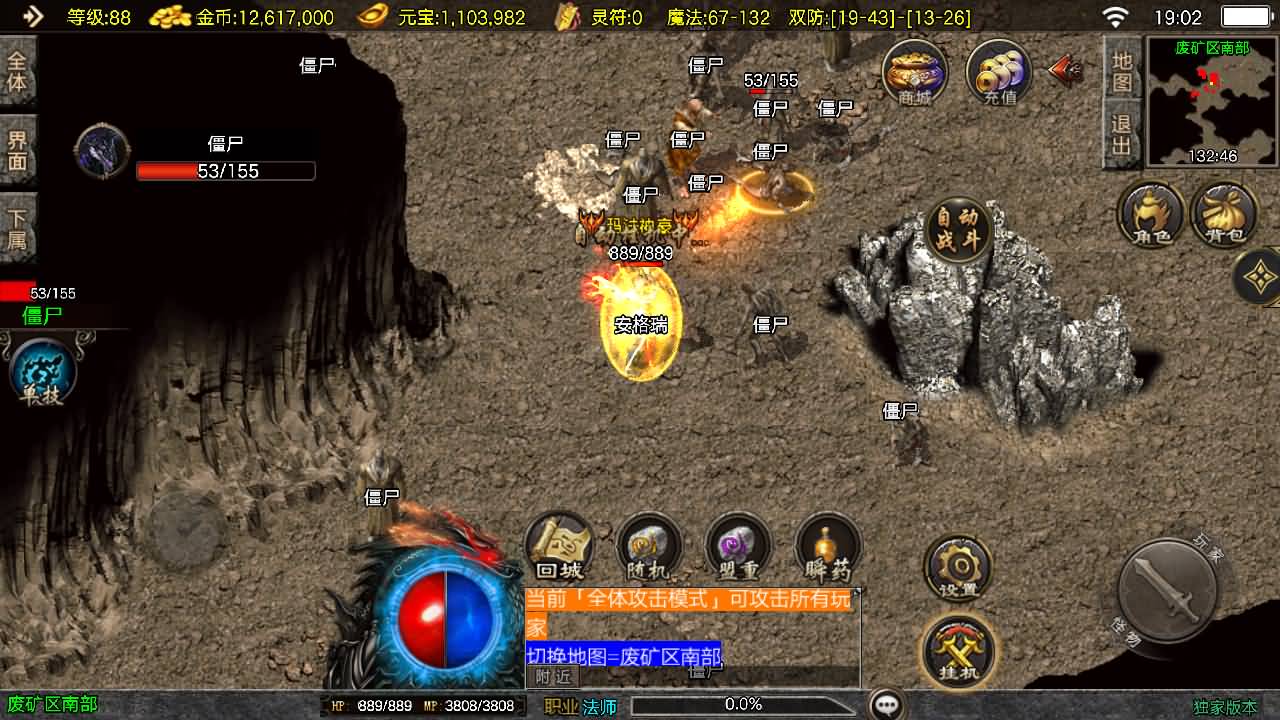1280x720 pixels.
Task: Use the 瞬药 instant potion
Action: click(828, 547)
